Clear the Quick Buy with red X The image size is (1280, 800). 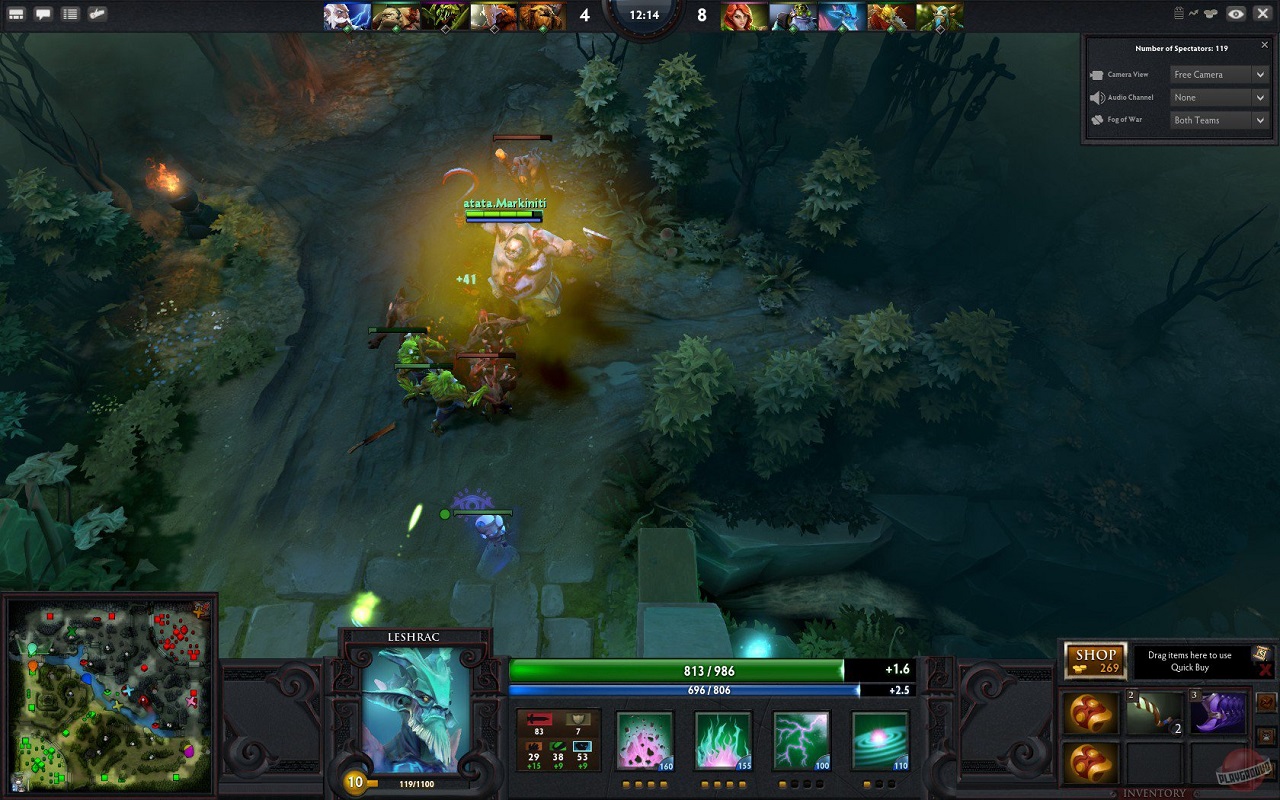tap(1265, 670)
